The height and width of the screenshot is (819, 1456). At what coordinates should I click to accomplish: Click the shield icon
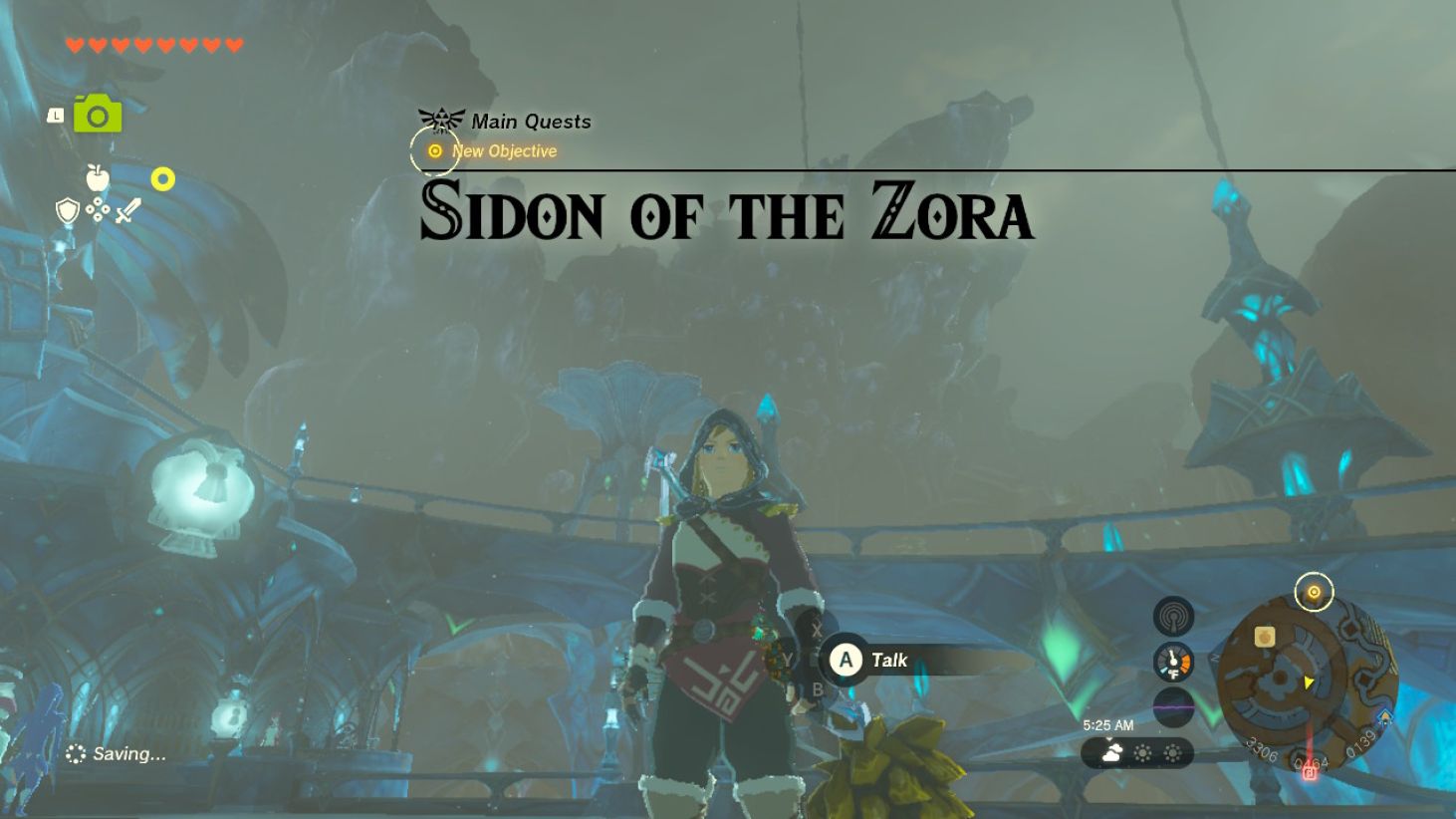[67, 212]
